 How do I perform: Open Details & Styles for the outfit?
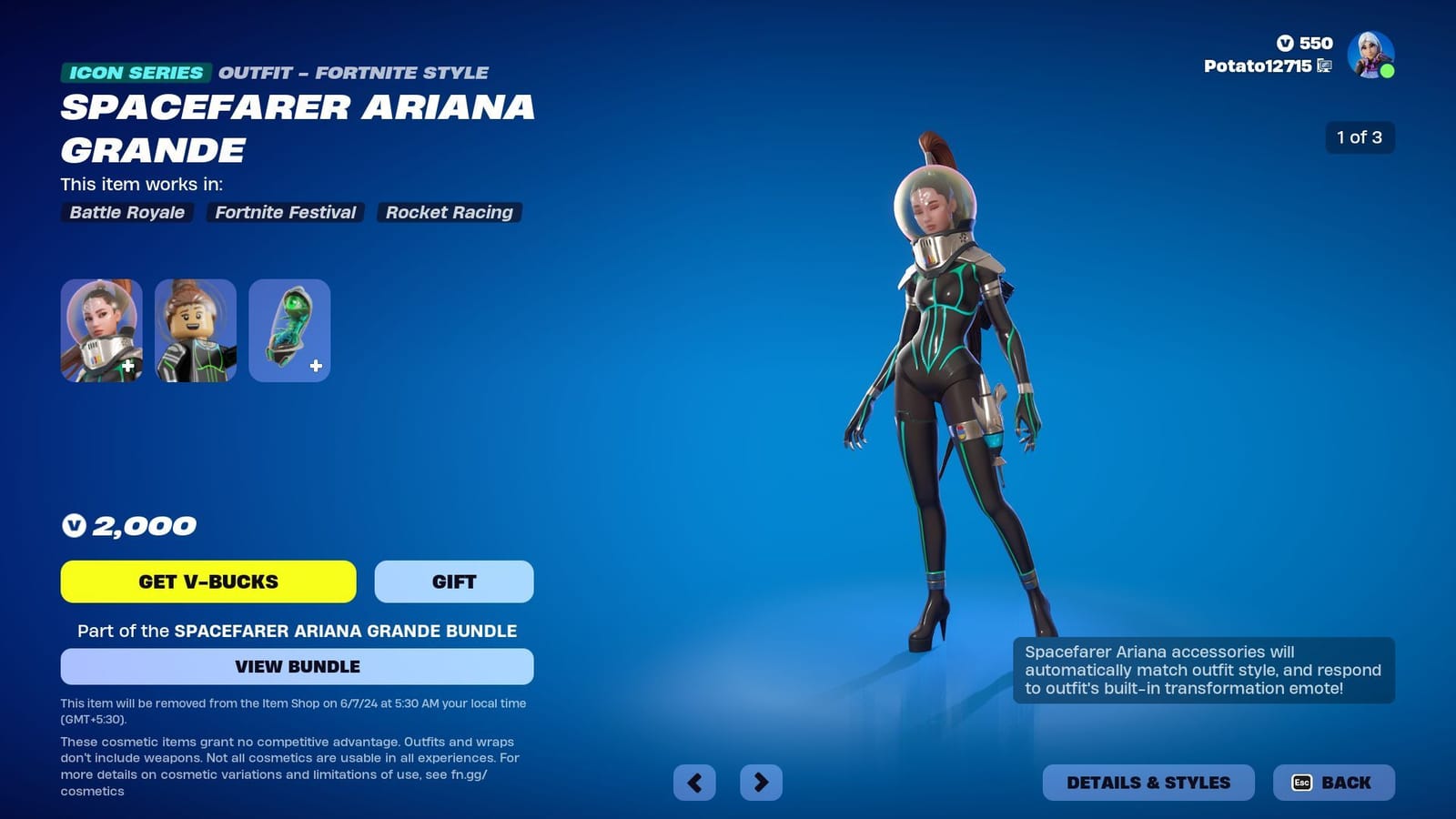1149,782
